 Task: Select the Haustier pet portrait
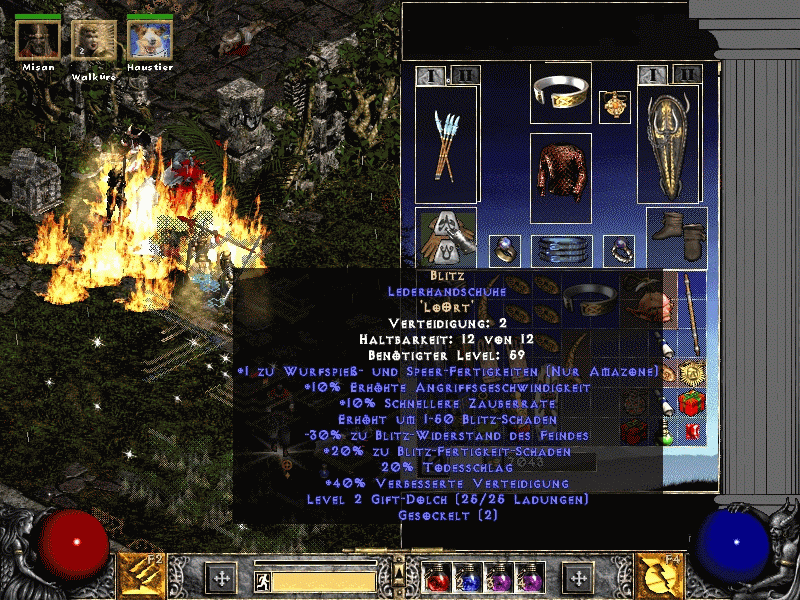click(149, 39)
